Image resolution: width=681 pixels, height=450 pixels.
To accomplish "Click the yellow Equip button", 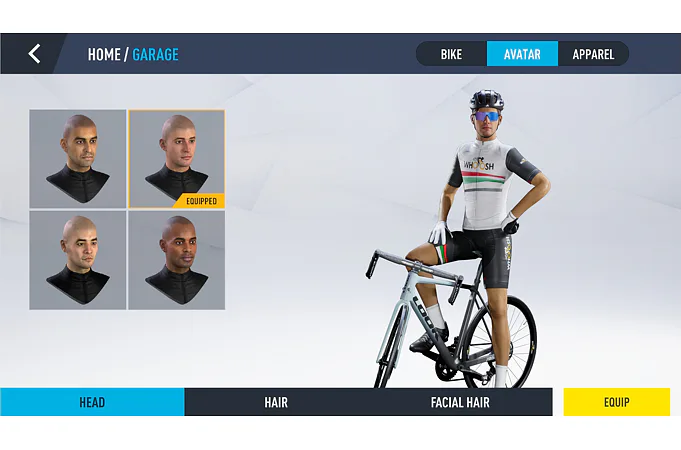I will coord(616,402).
